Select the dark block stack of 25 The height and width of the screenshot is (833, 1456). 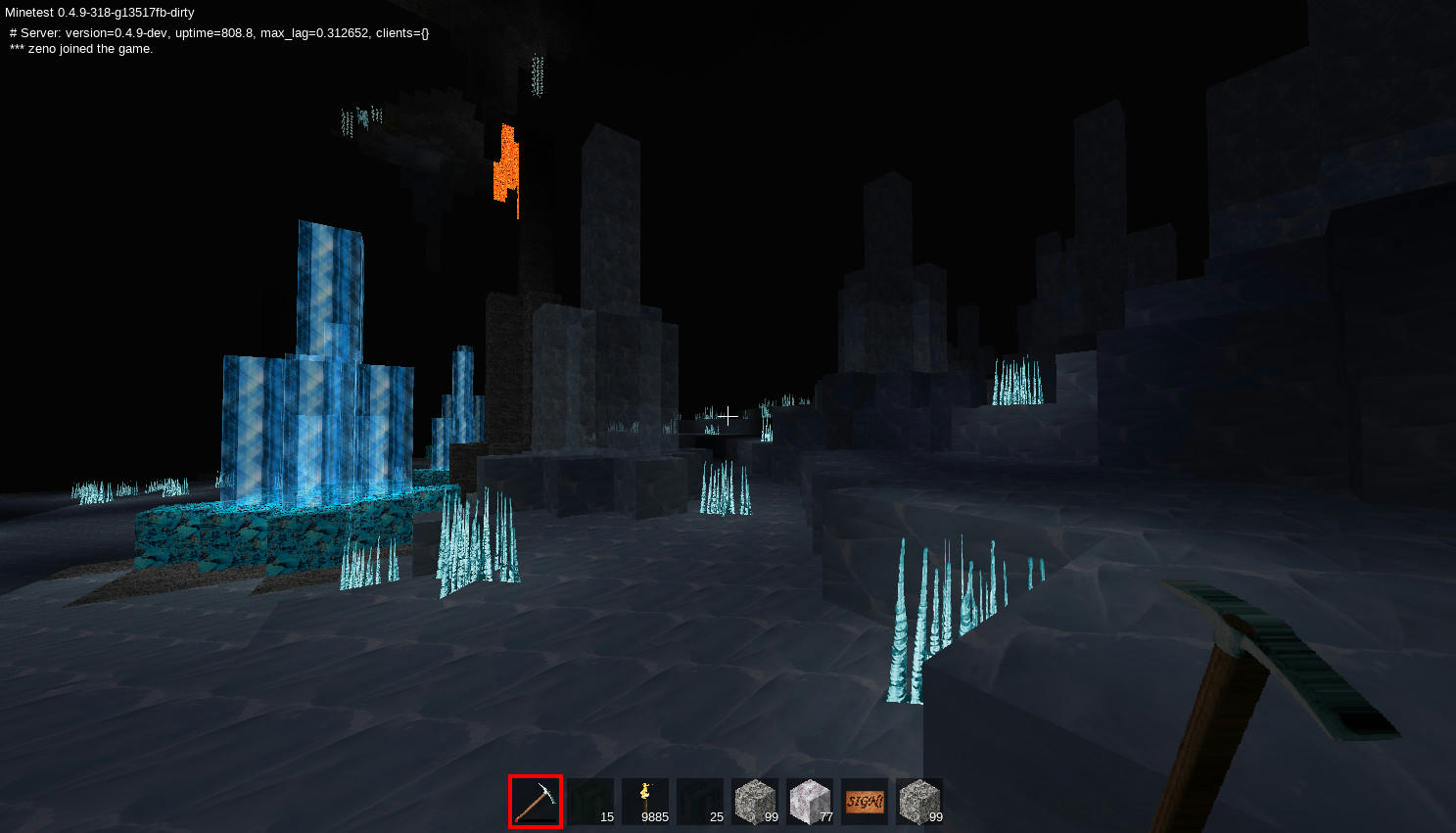pos(700,802)
